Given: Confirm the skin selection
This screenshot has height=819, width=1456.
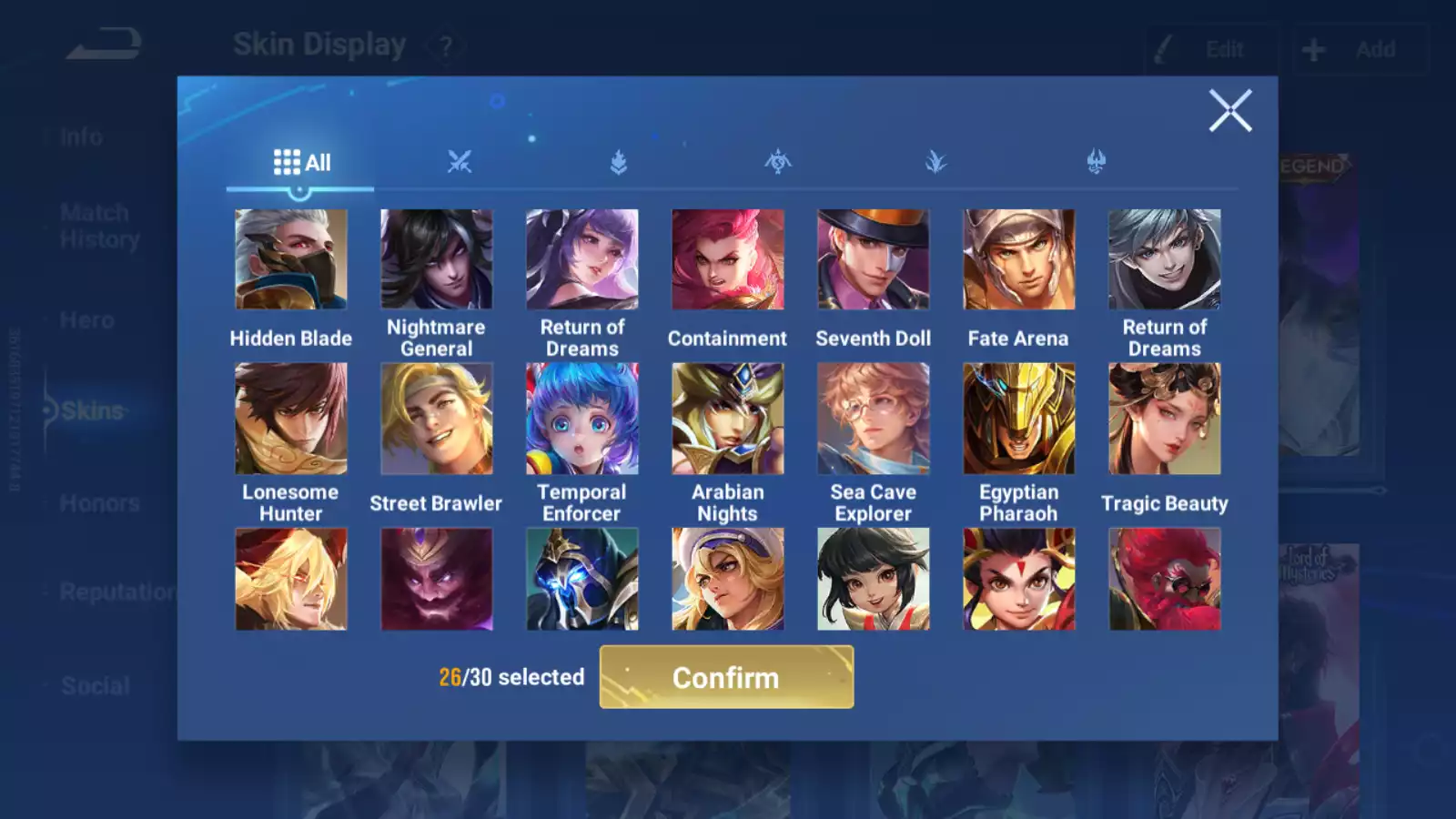Looking at the screenshot, I should (x=726, y=677).
